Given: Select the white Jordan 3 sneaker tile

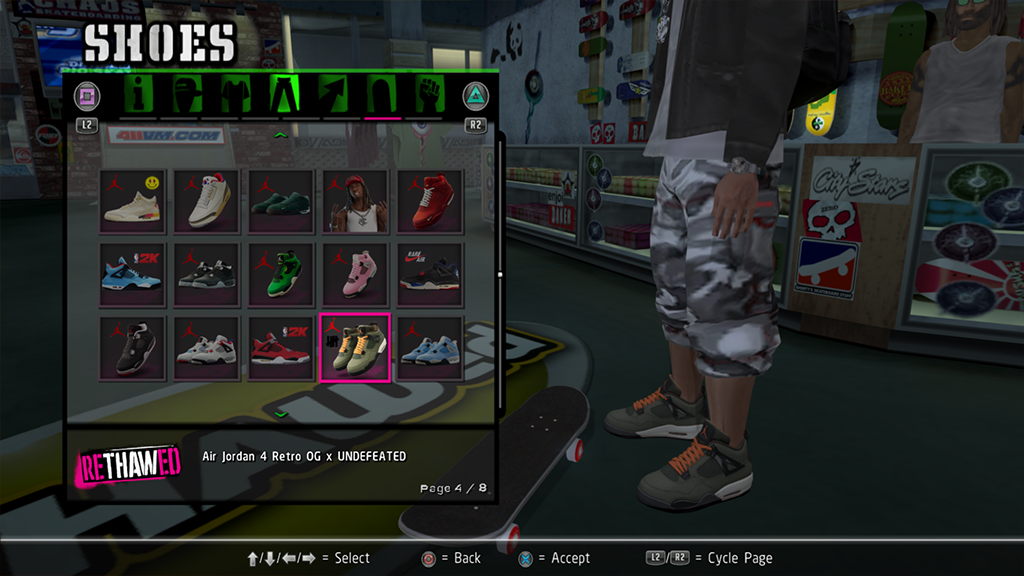Looking at the screenshot, I should (207, 200).
